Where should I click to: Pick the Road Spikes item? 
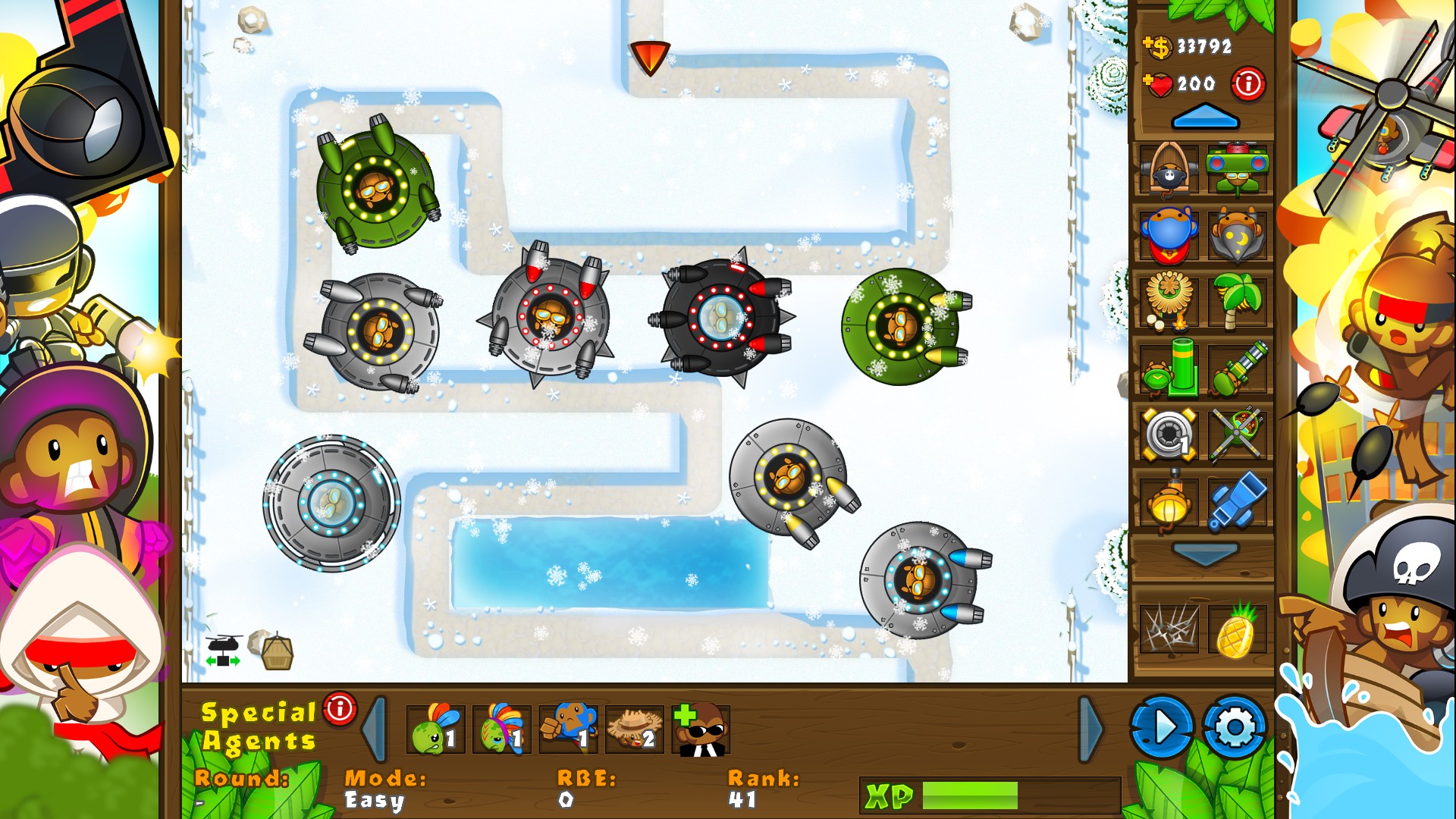click(x=1168, y=631)
